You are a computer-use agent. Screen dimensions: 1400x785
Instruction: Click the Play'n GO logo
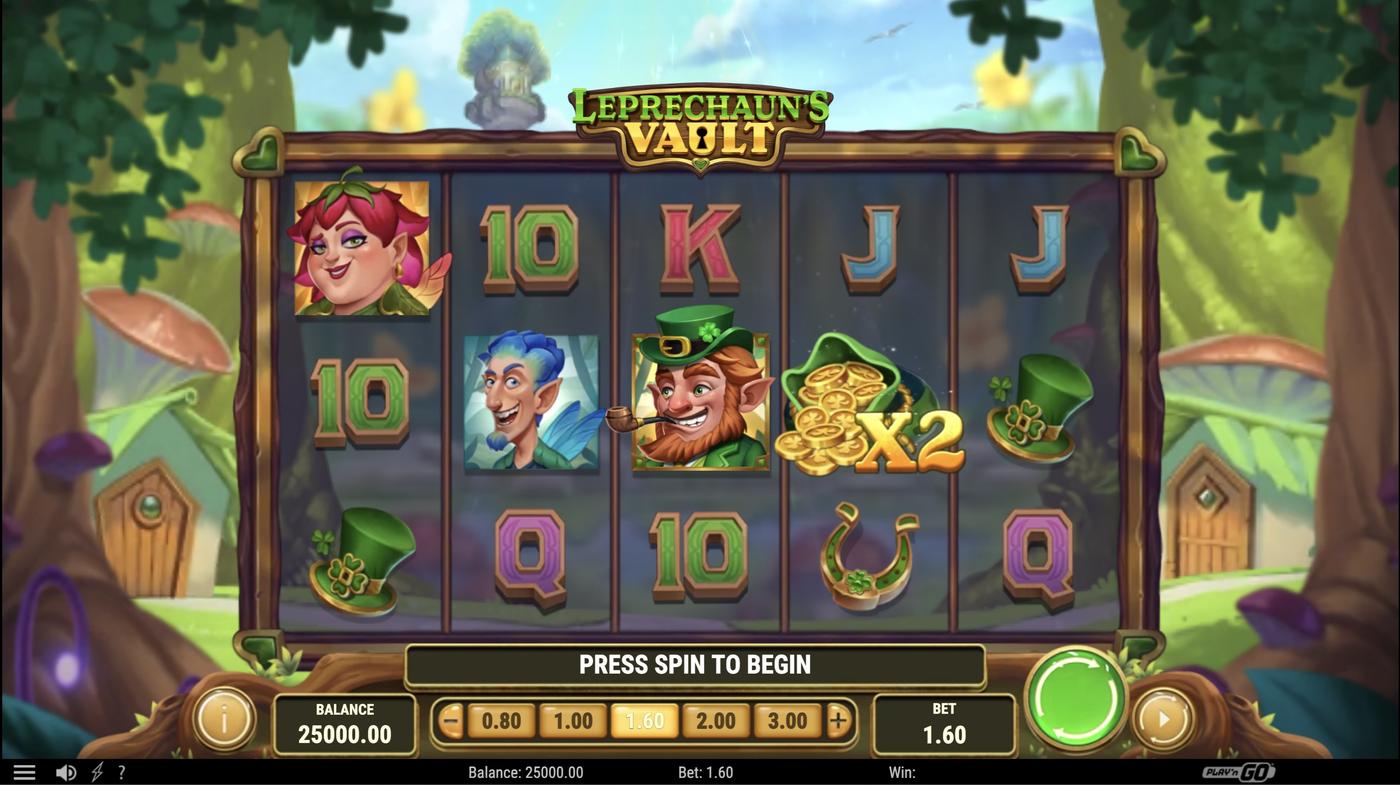coord(1240,770)
